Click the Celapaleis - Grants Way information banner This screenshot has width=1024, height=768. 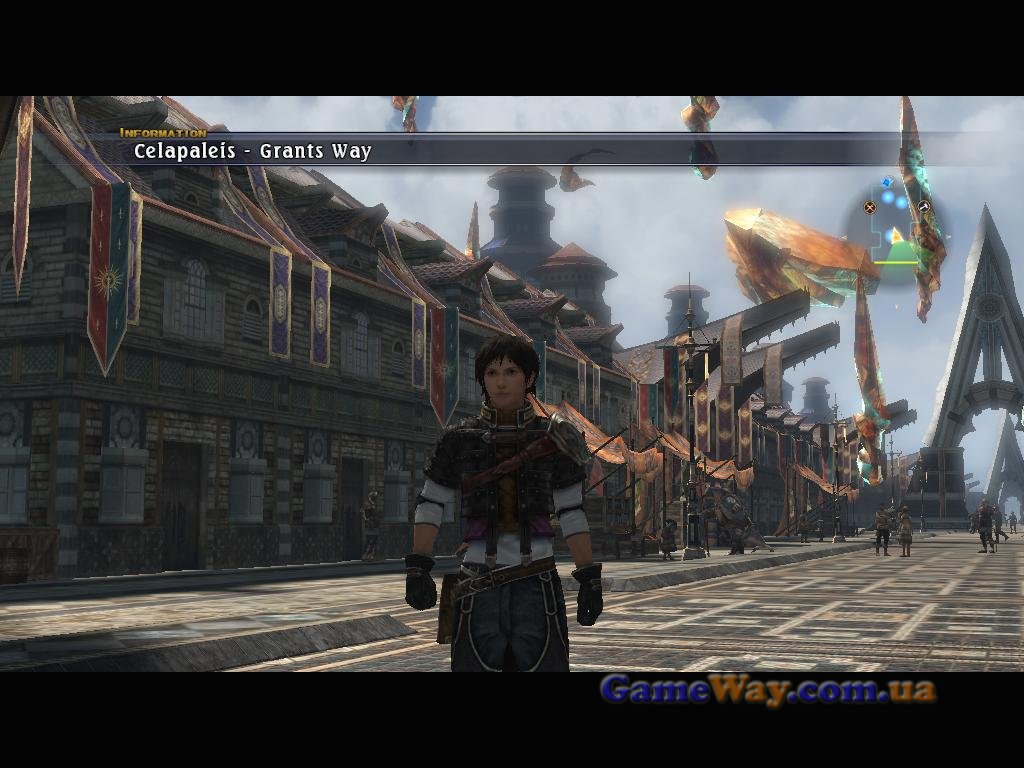[253, 151]
